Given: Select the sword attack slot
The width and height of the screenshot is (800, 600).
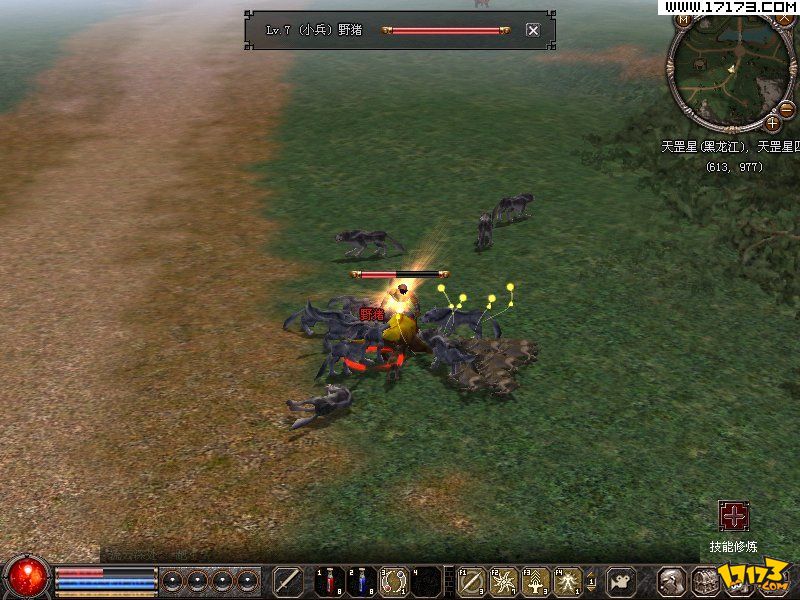Looking at the screenshot, I should pyautogui.click(x=289, y=581).
